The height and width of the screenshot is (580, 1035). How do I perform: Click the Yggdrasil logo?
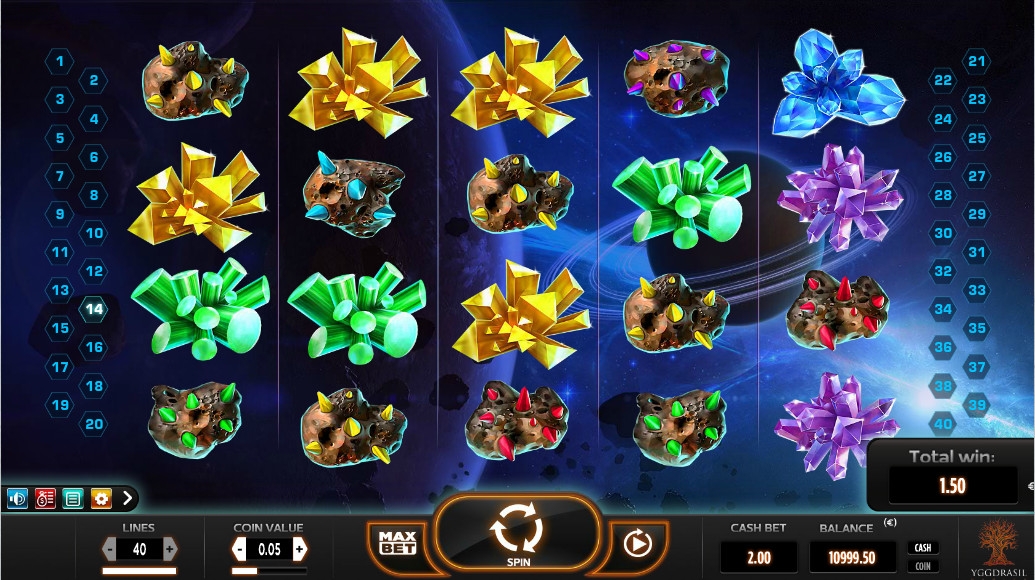click(x=995, y=547)
